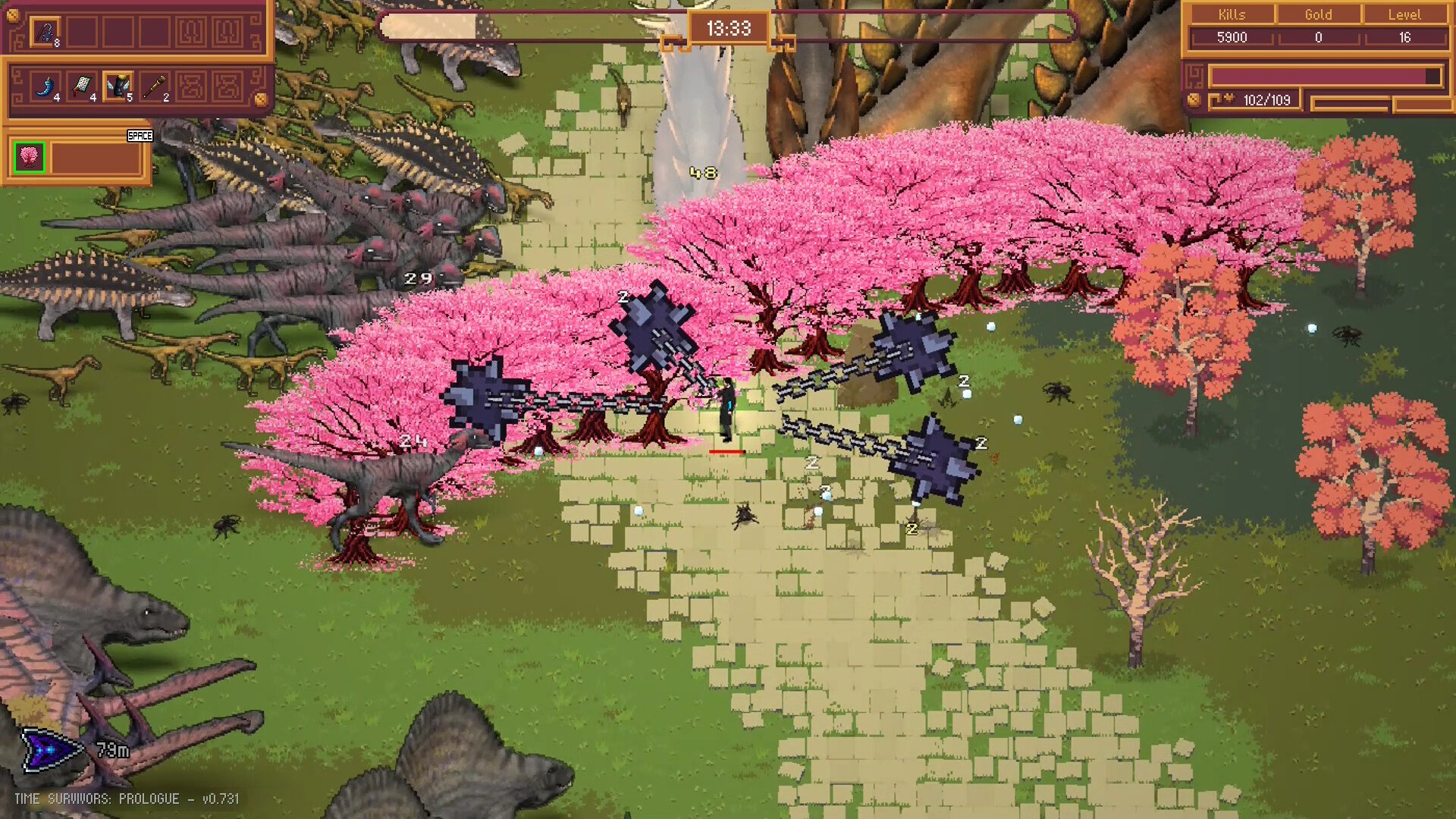Select the blue horn item slot
The image size is (1456, 819).
click(45, 87)
